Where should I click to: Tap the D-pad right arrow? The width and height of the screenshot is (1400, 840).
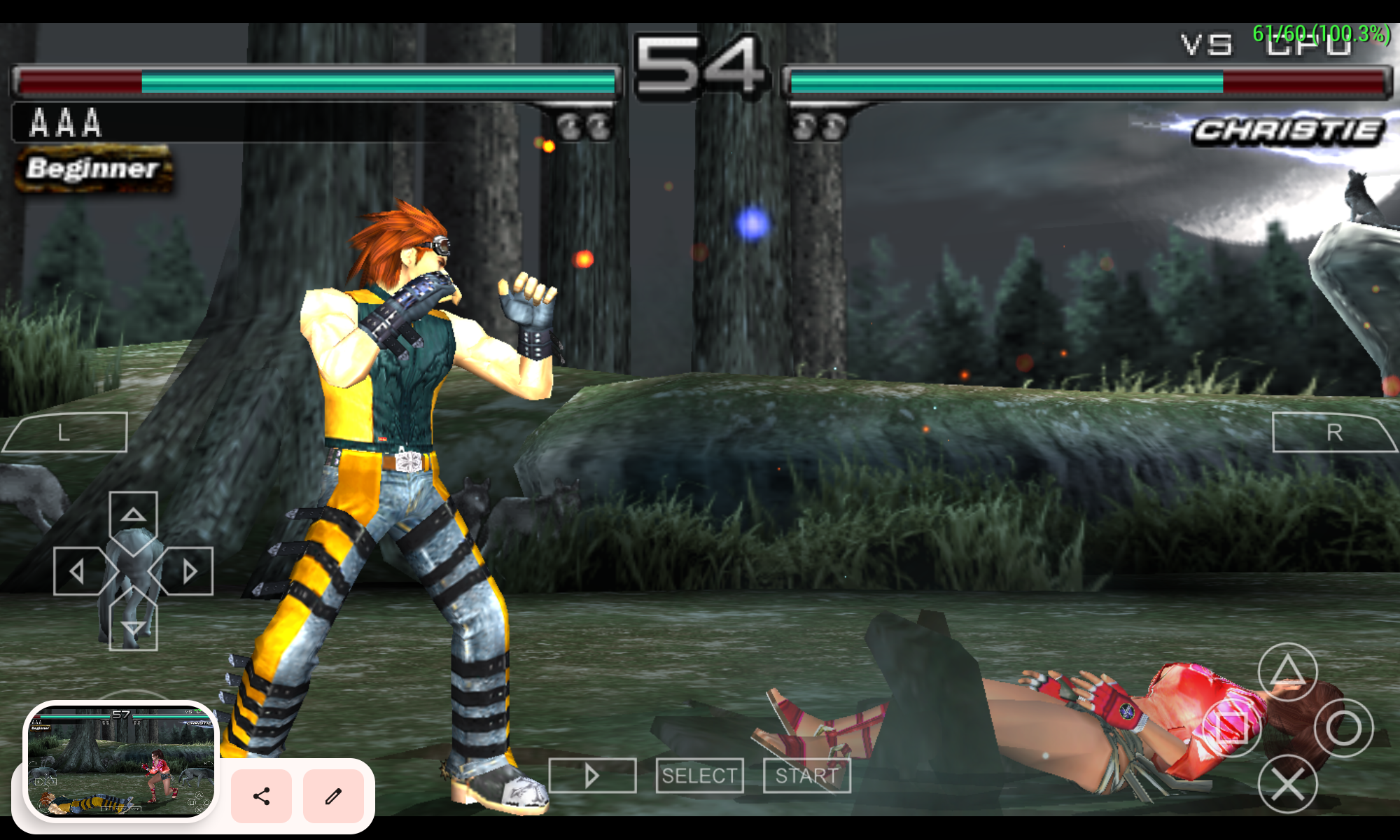pyautogui.click(x=188, y=571)
